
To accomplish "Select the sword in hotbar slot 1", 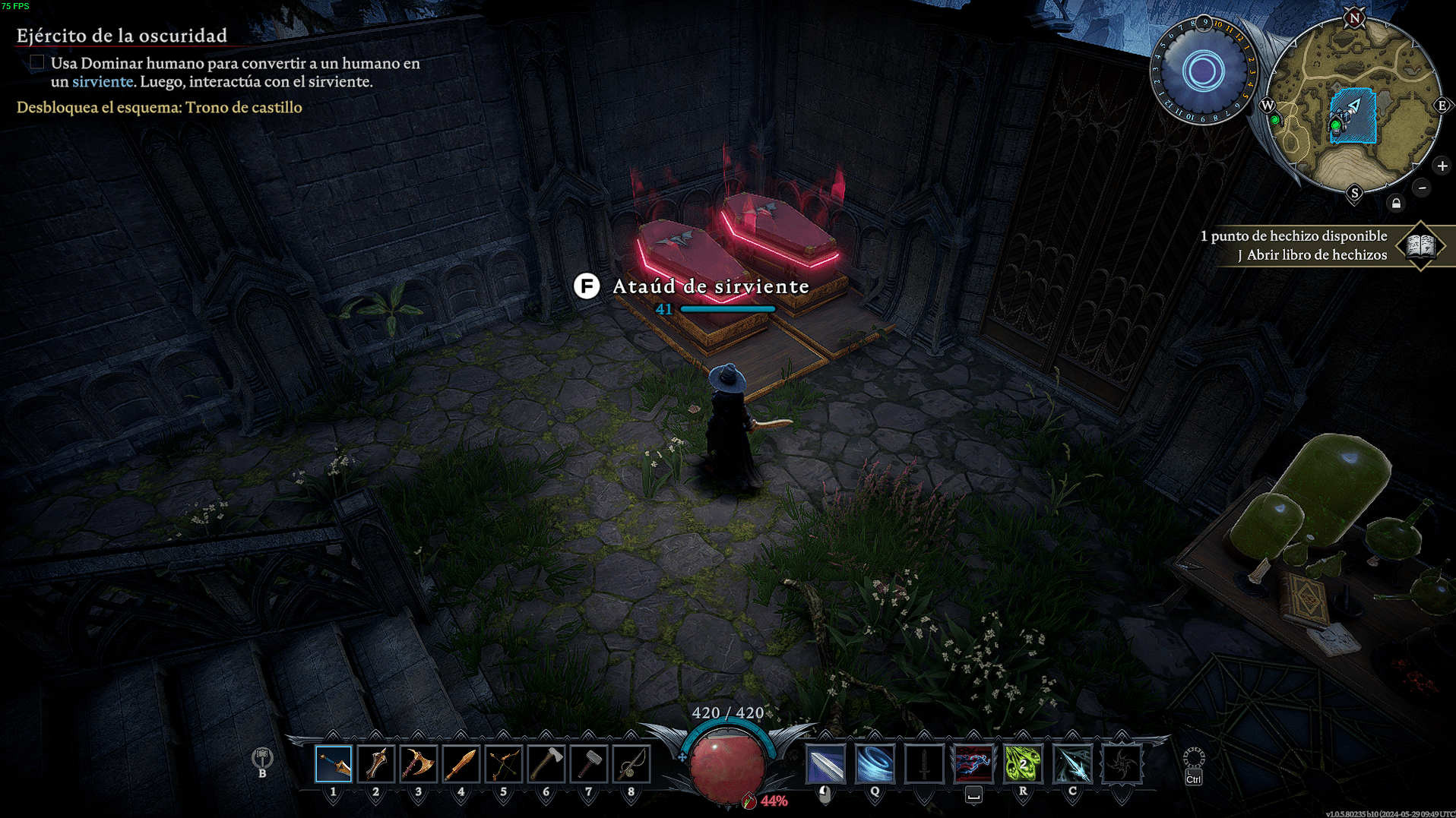I will click(x=334, y=764).
